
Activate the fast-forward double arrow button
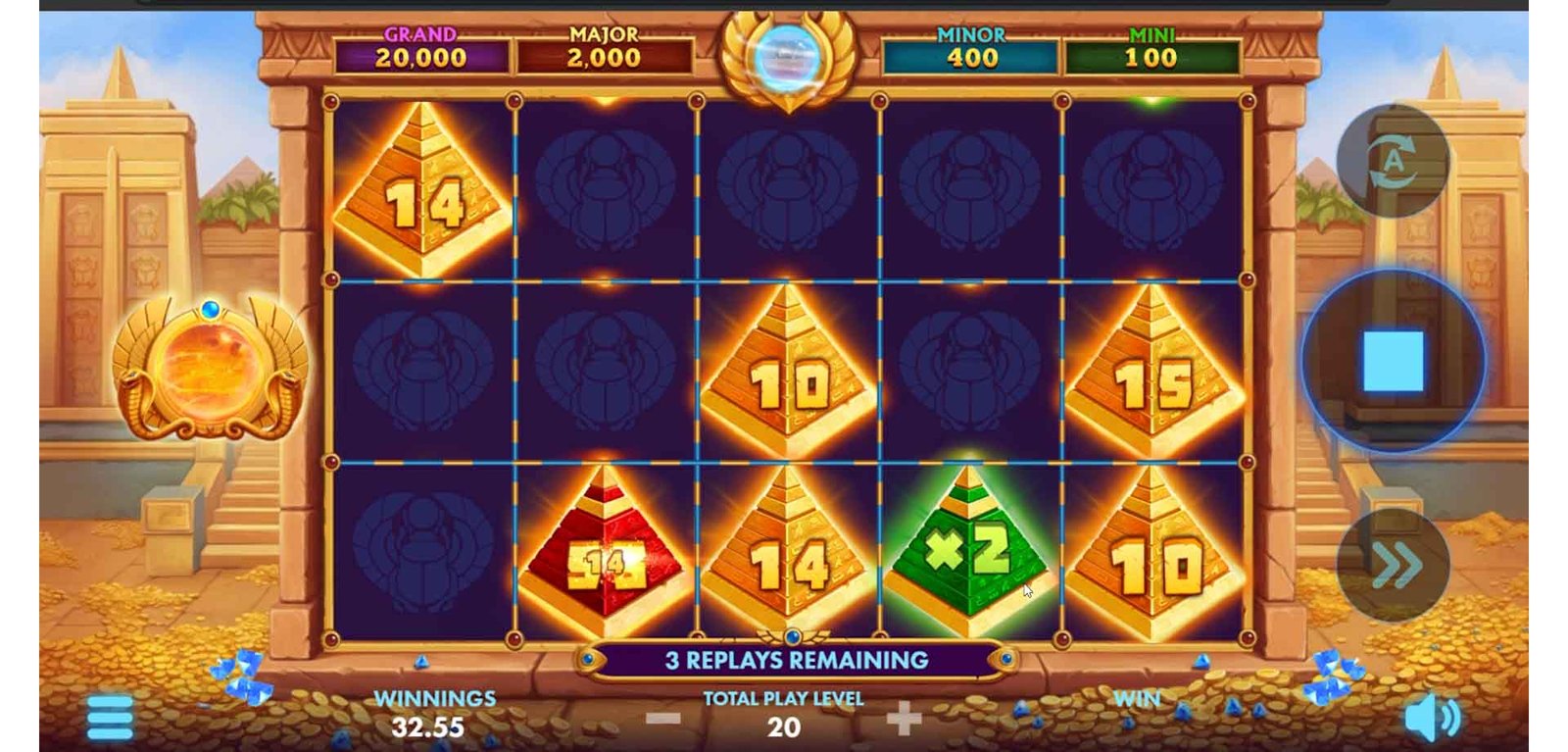point(1393,565)
